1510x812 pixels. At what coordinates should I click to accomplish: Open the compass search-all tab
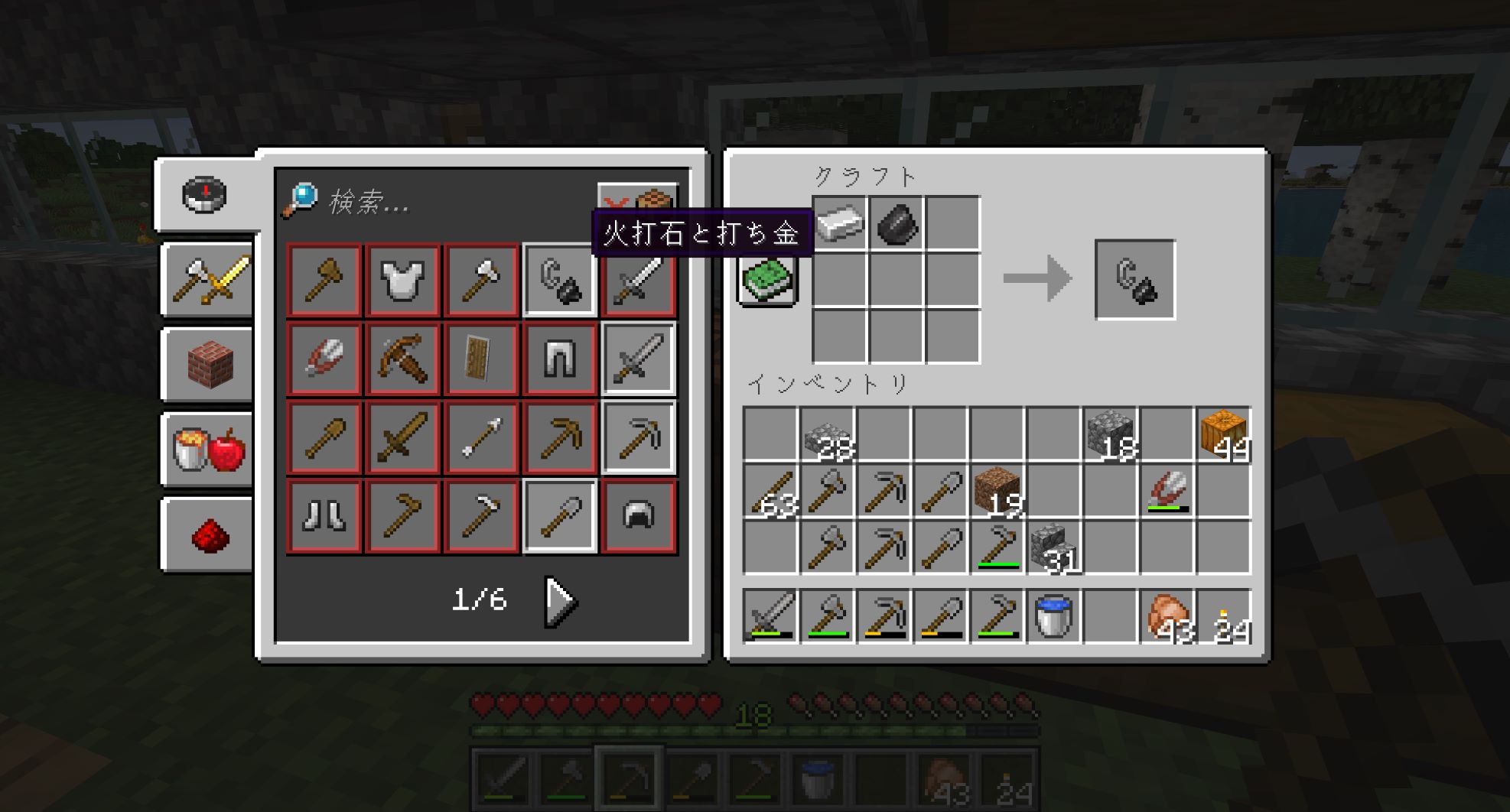[205, 195]
